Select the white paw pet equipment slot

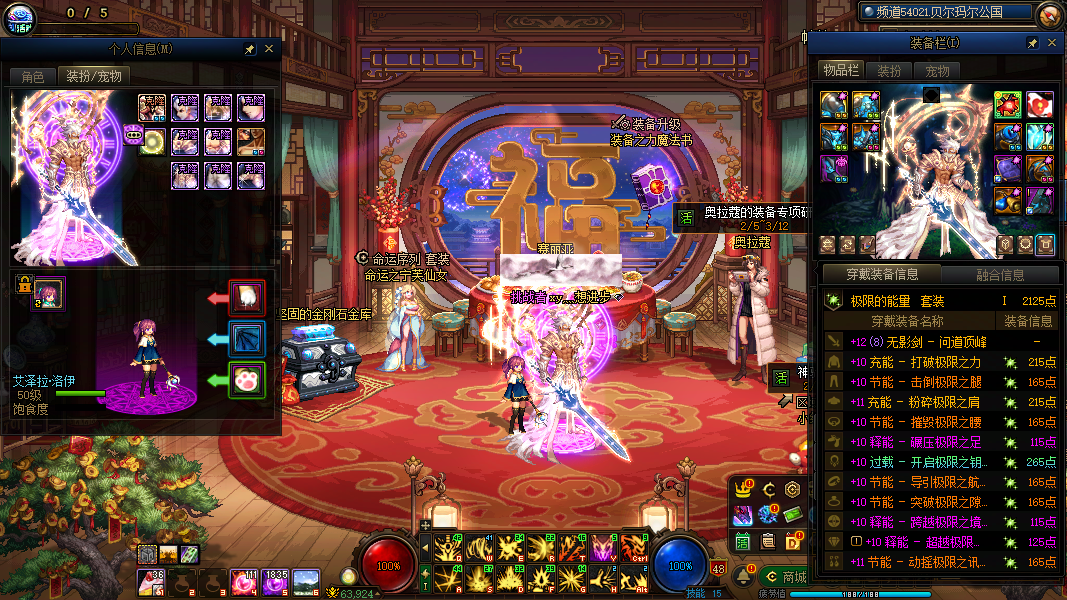point(247,380)
